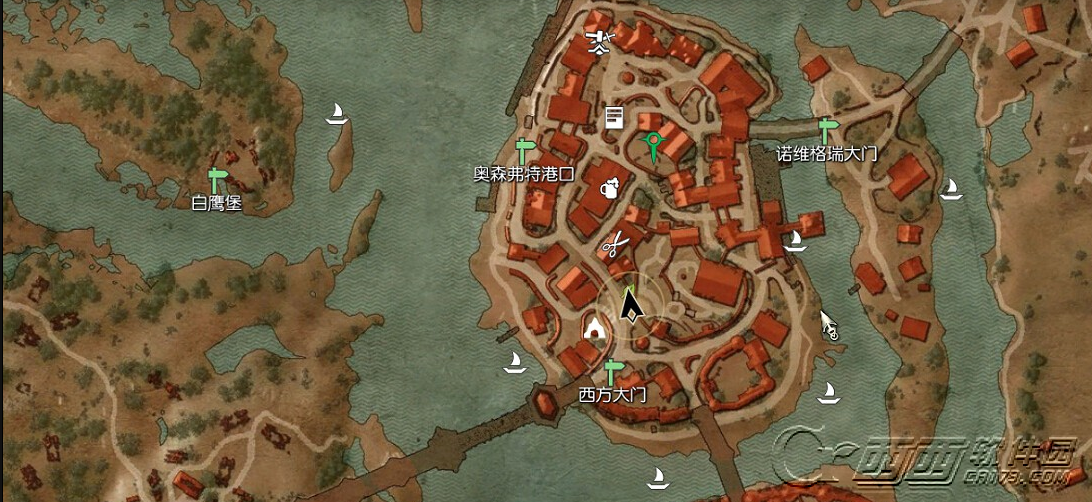Select the black player position arrow
Viewport: 1092px width, 502px height.
click(630, 305)
